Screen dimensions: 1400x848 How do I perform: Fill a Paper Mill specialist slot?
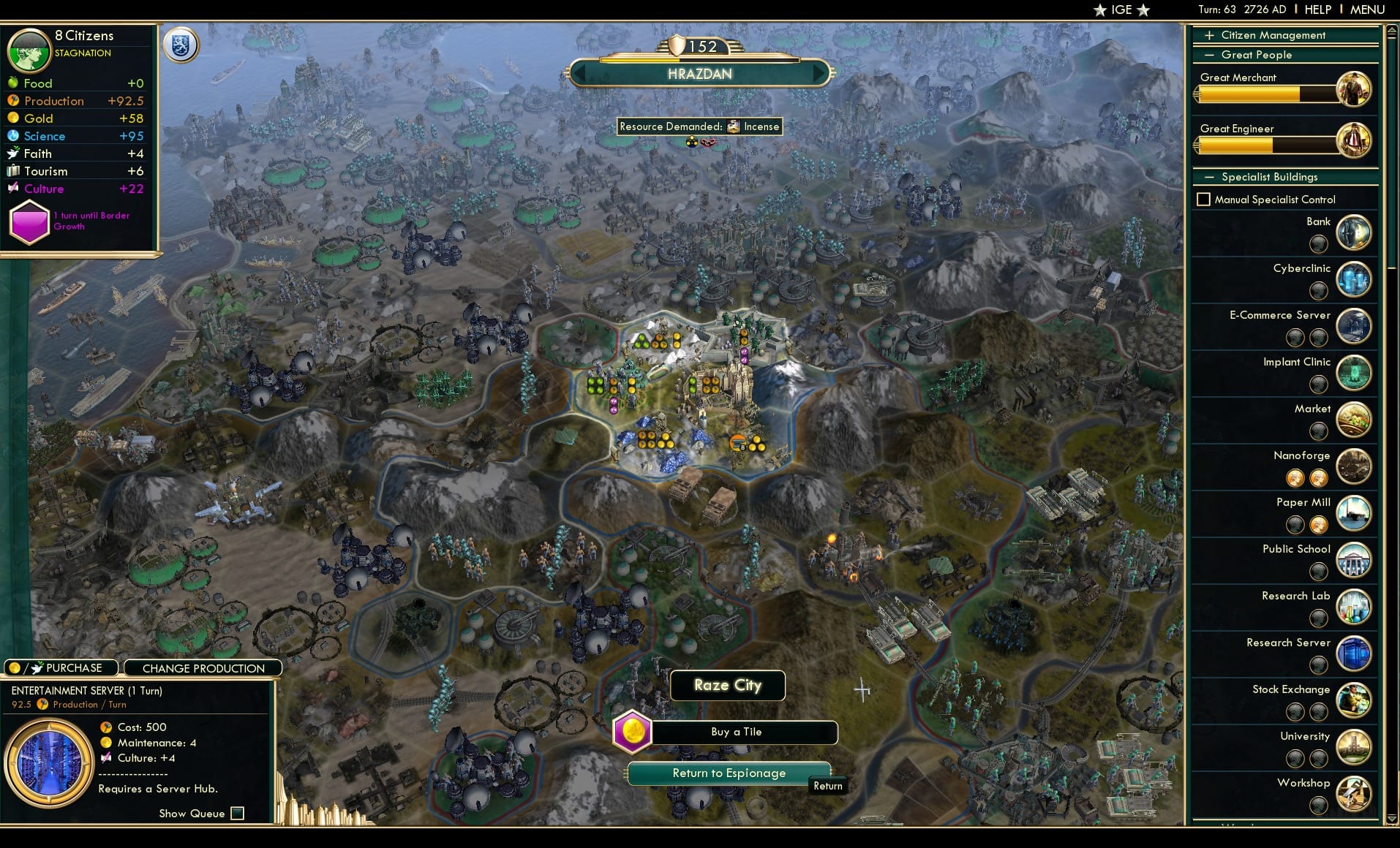click(1296, 524)
